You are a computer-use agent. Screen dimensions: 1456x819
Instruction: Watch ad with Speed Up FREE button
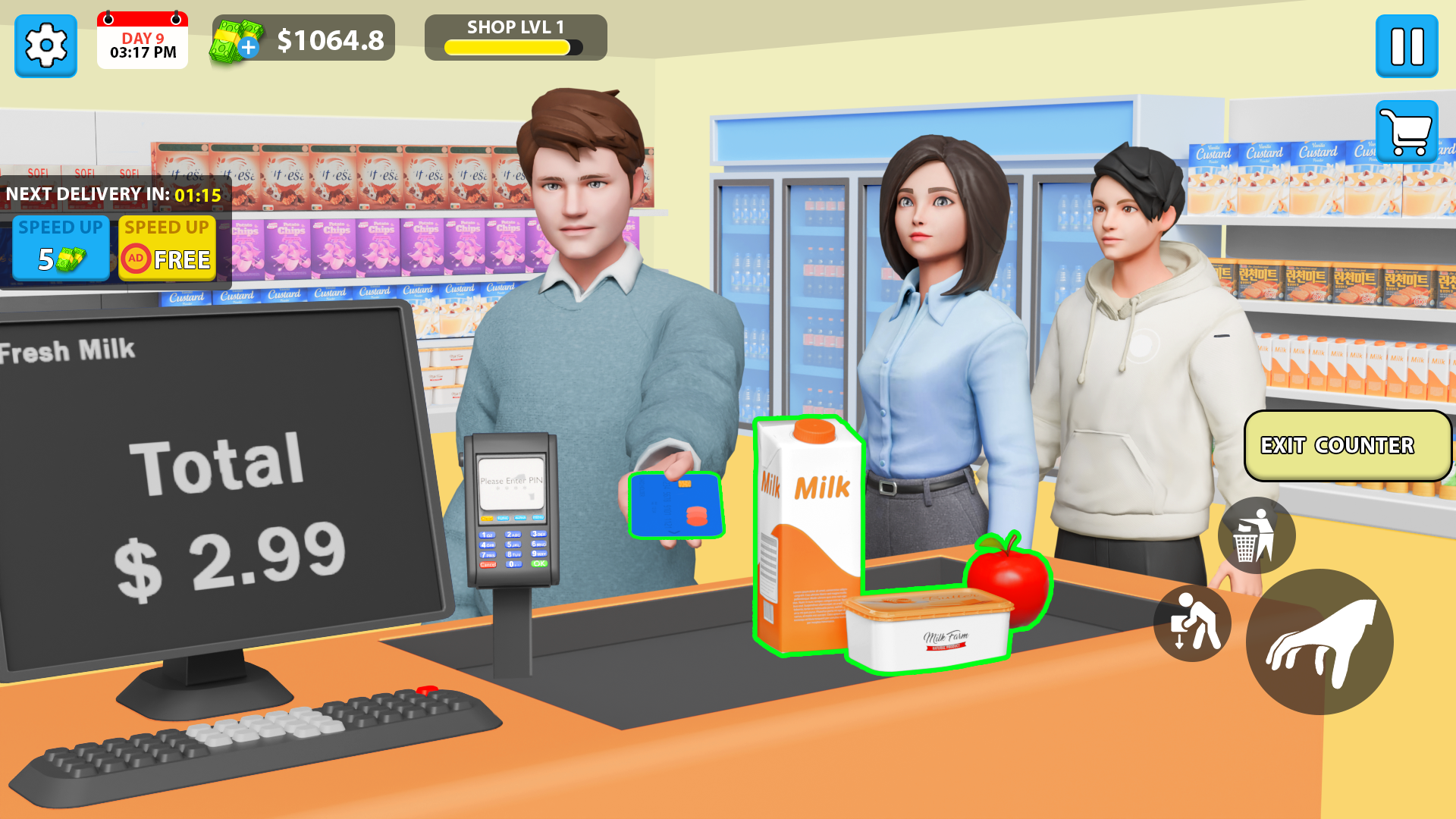coord(167,248)
